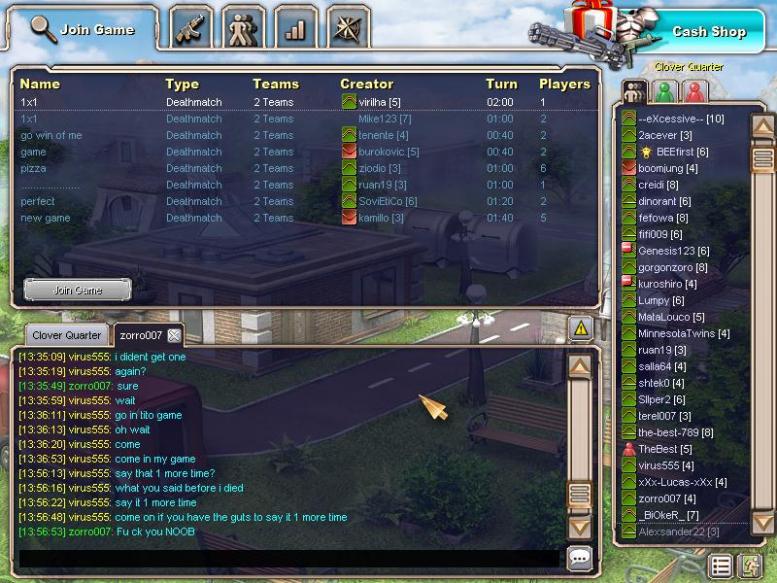
Task: Show the red-figure player list tab
Action: [x=694, y=91]
